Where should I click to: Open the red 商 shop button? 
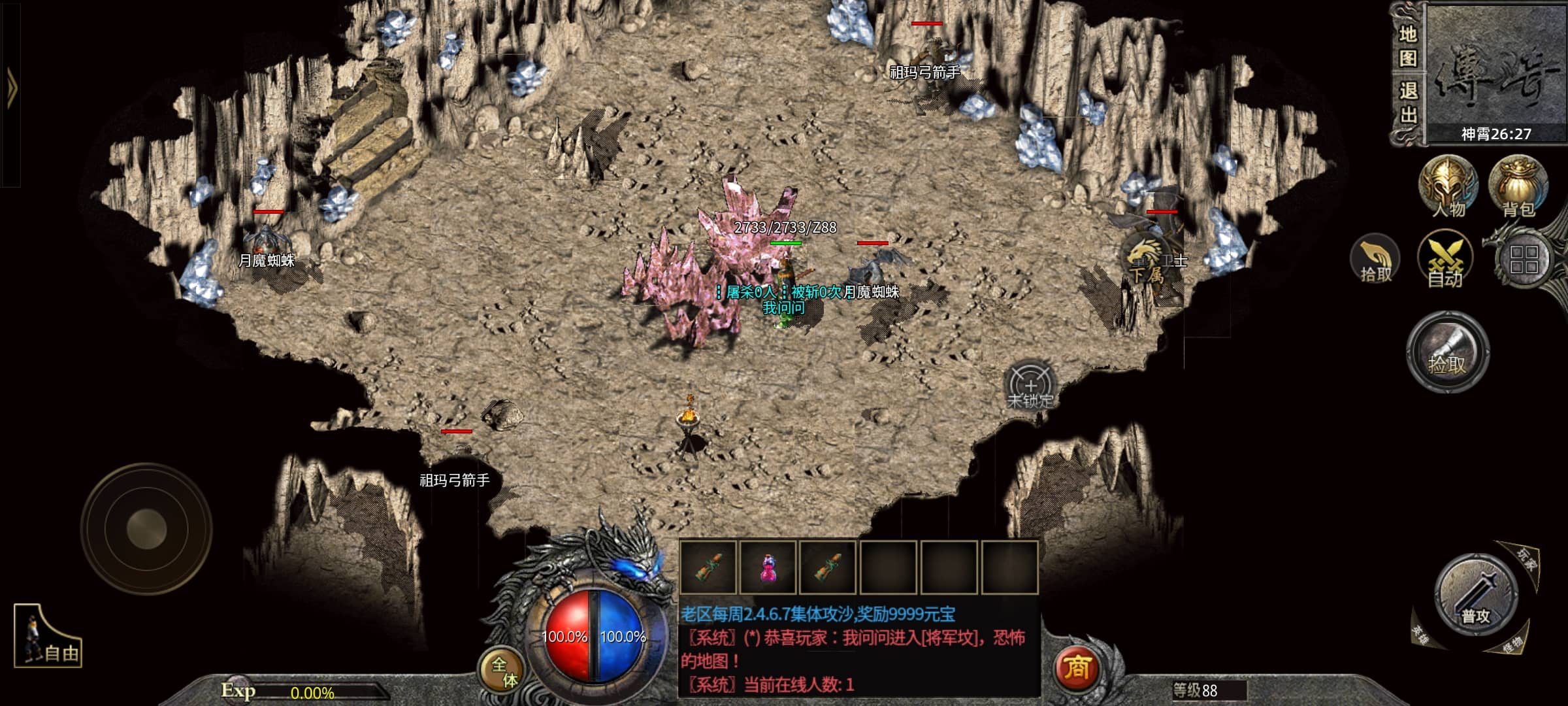tap(1077, 668)
